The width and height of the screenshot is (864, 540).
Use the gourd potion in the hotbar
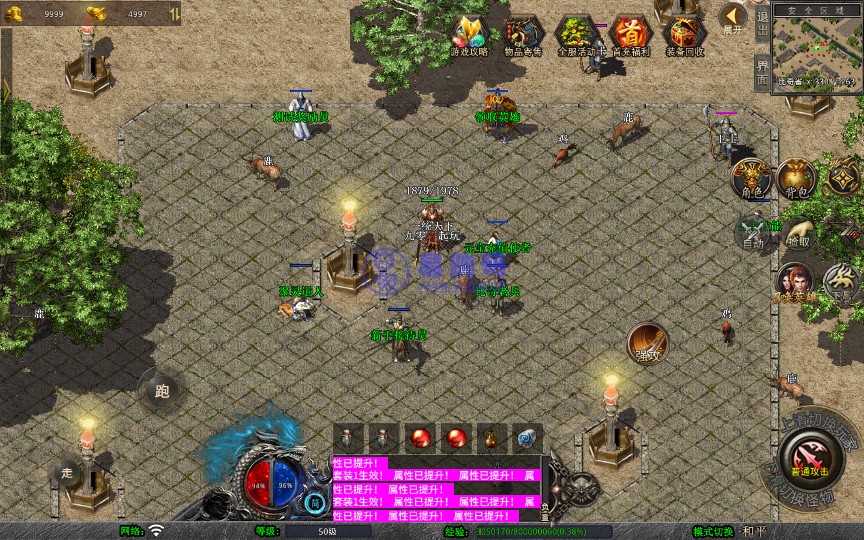[491, 438]
